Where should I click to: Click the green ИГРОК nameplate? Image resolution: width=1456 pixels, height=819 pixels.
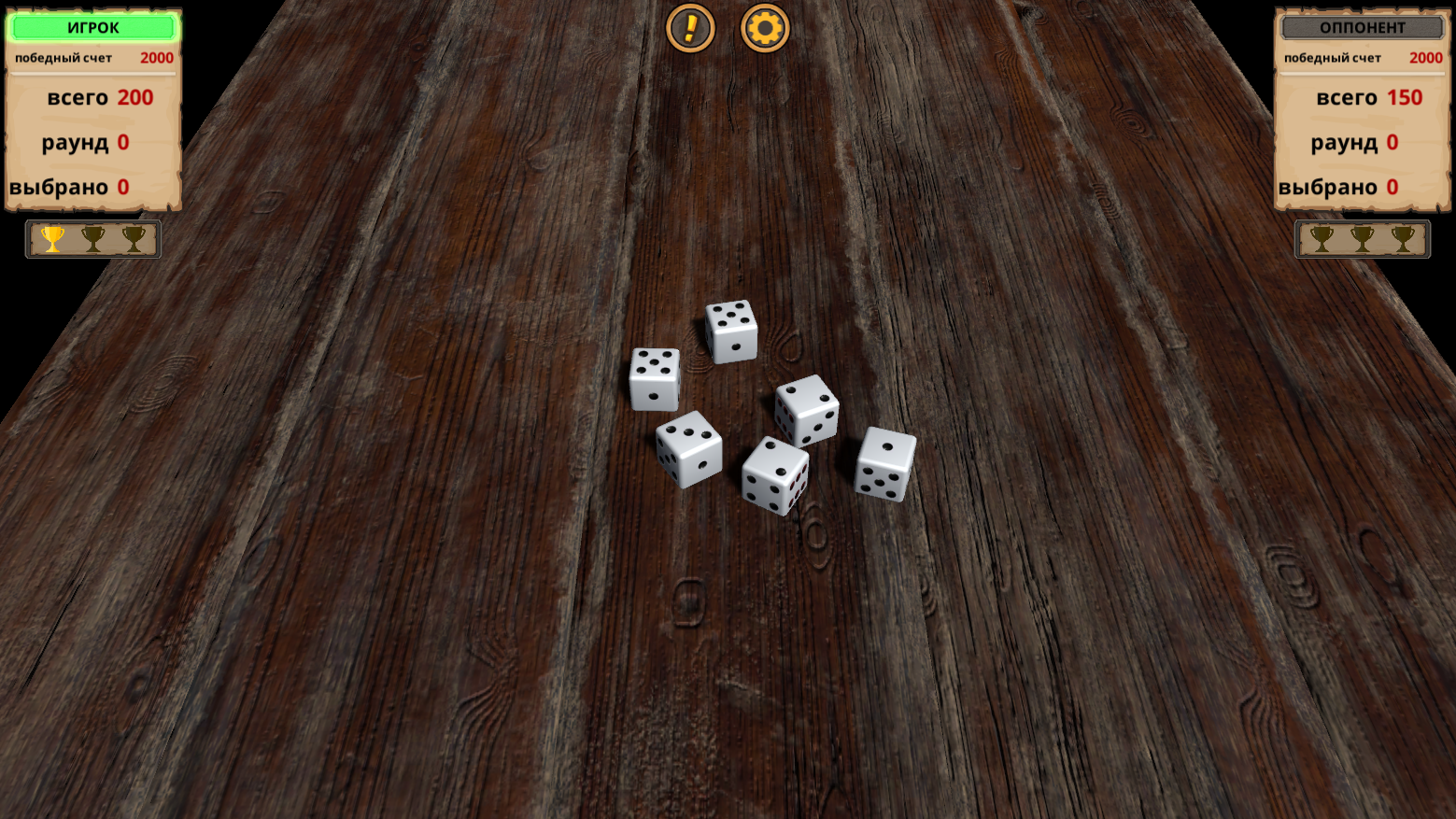click(92, 26)
